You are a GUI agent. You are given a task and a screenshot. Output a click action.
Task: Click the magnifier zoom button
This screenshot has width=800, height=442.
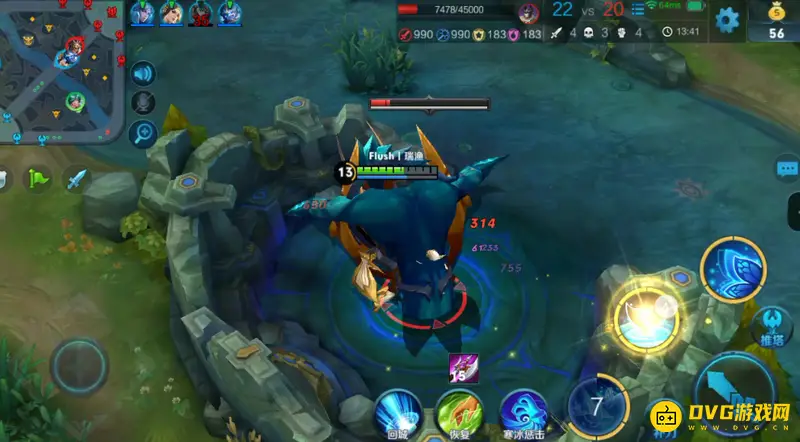[143, 133]
